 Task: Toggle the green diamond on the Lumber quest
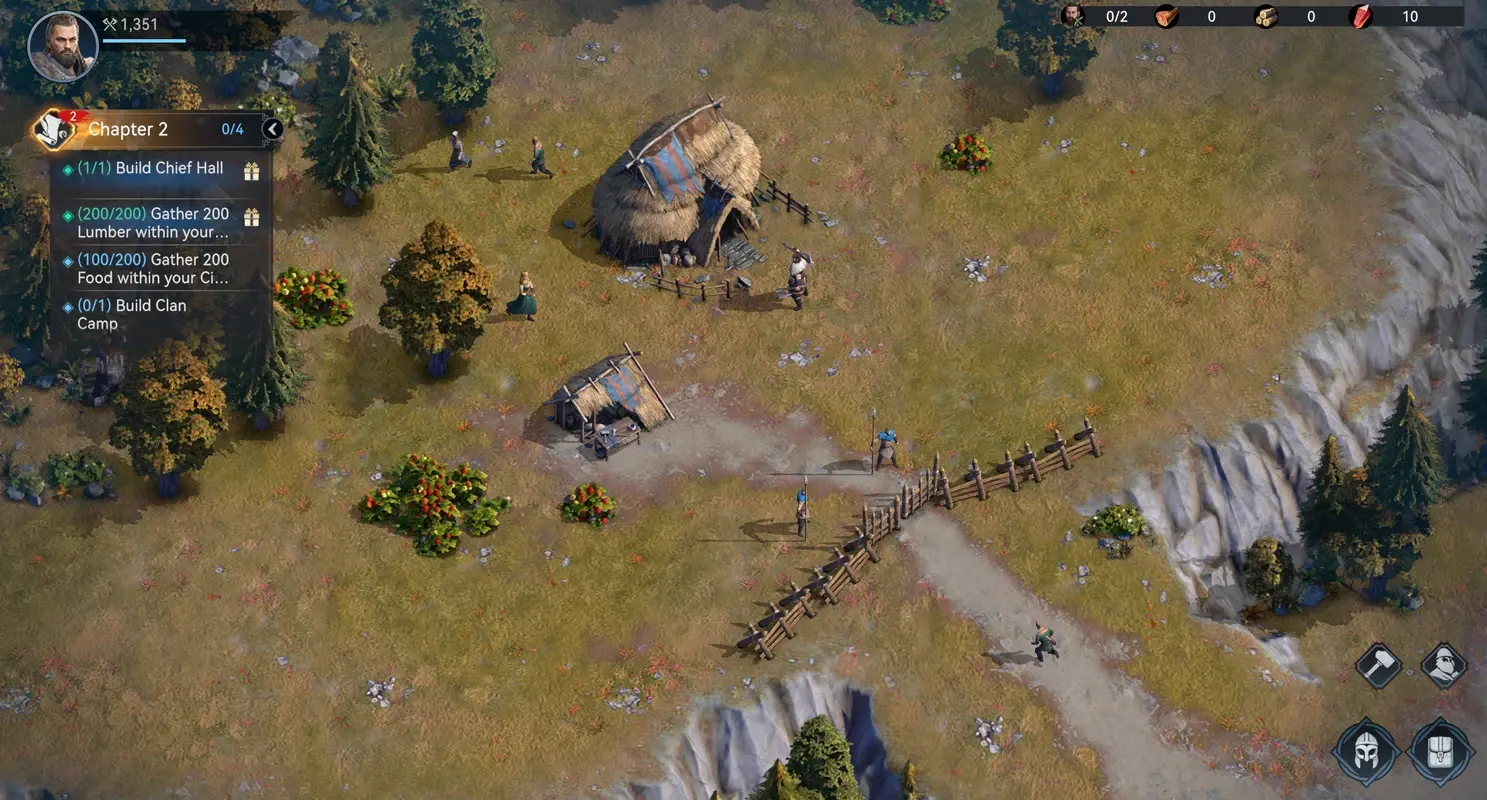click(x=67, y=214)
